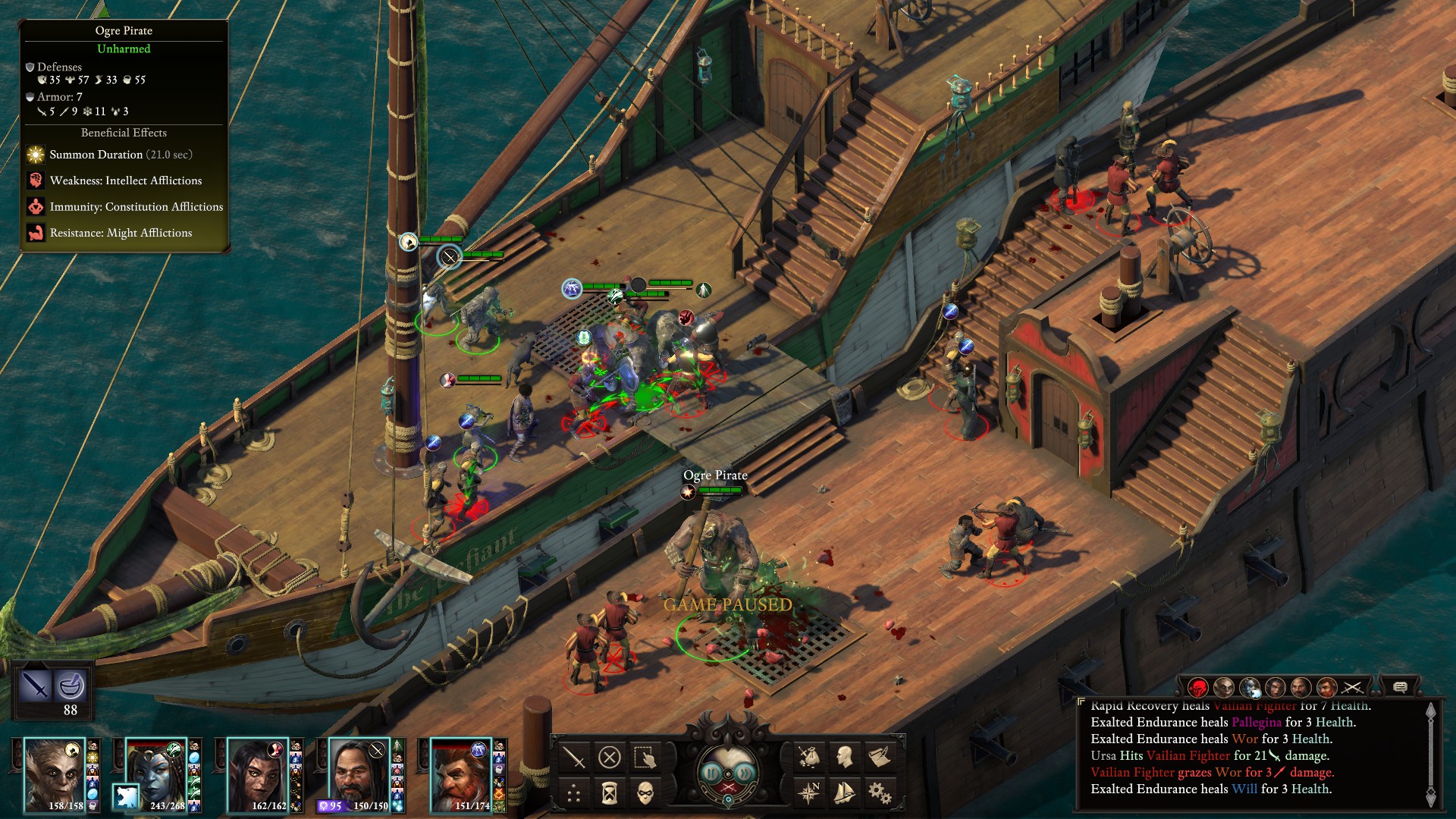Unpause the game with the pause button

(x=711, y=773)
